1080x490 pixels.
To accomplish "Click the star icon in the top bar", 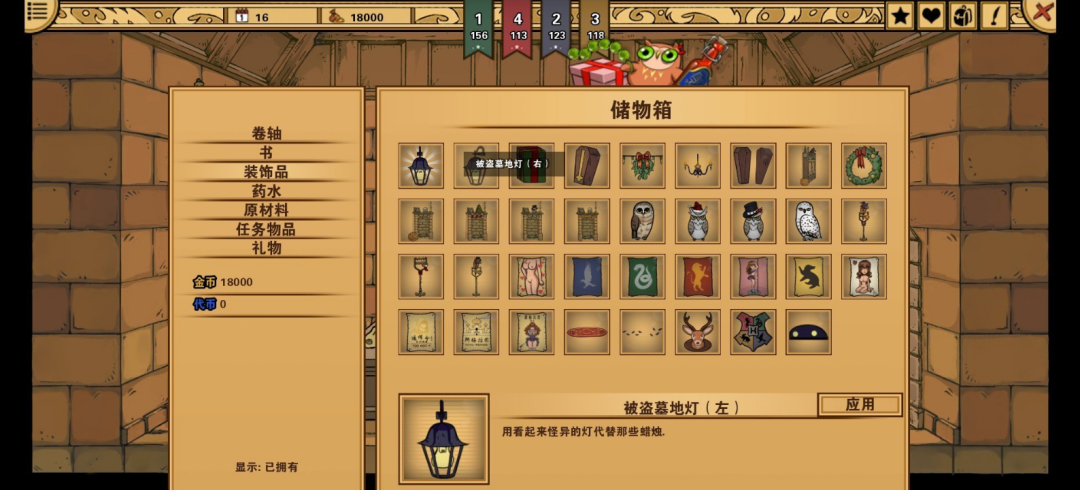I will (x=900, y=15).
